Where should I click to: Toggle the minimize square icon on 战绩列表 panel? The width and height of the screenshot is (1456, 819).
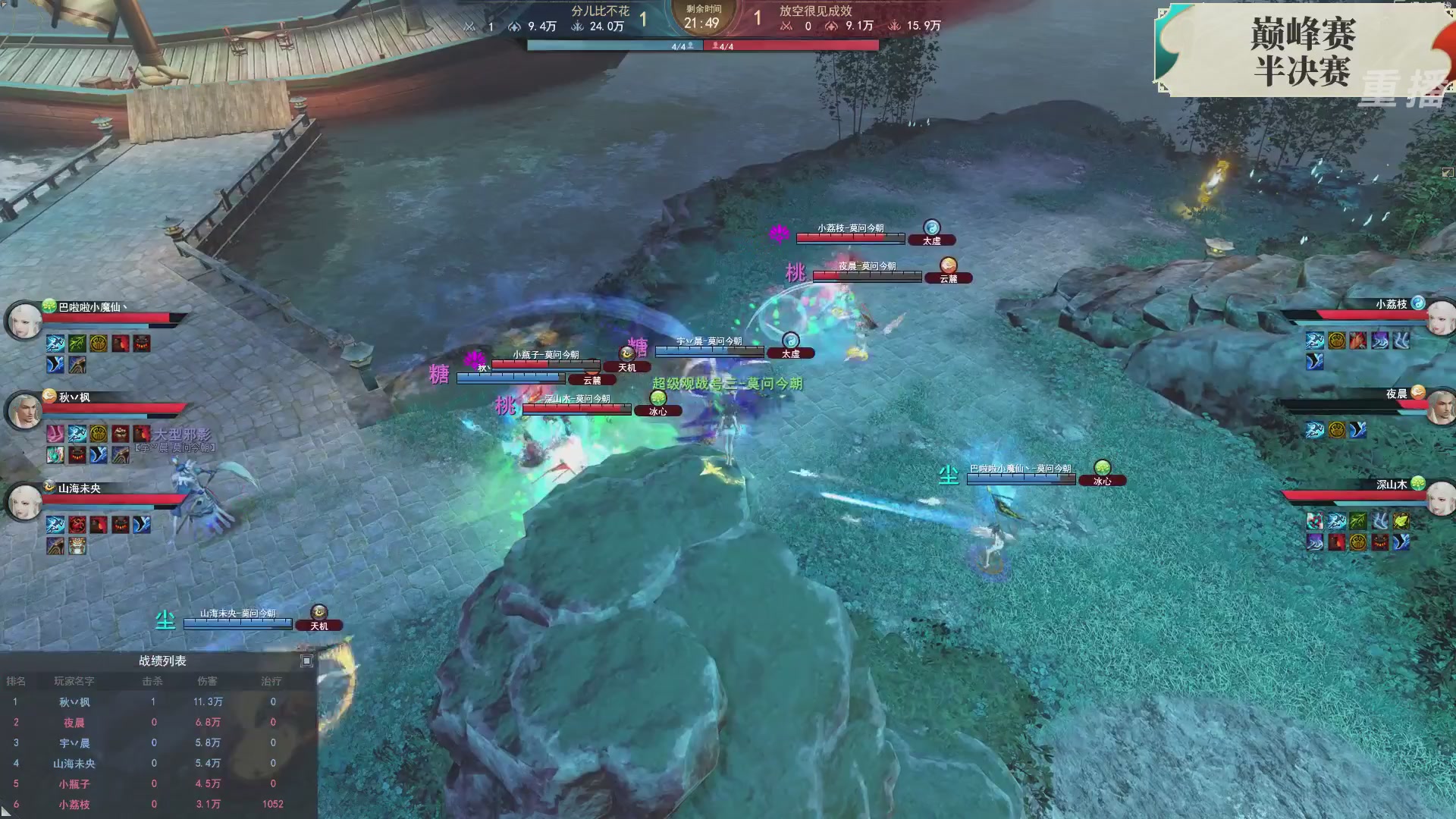point(306,662)
